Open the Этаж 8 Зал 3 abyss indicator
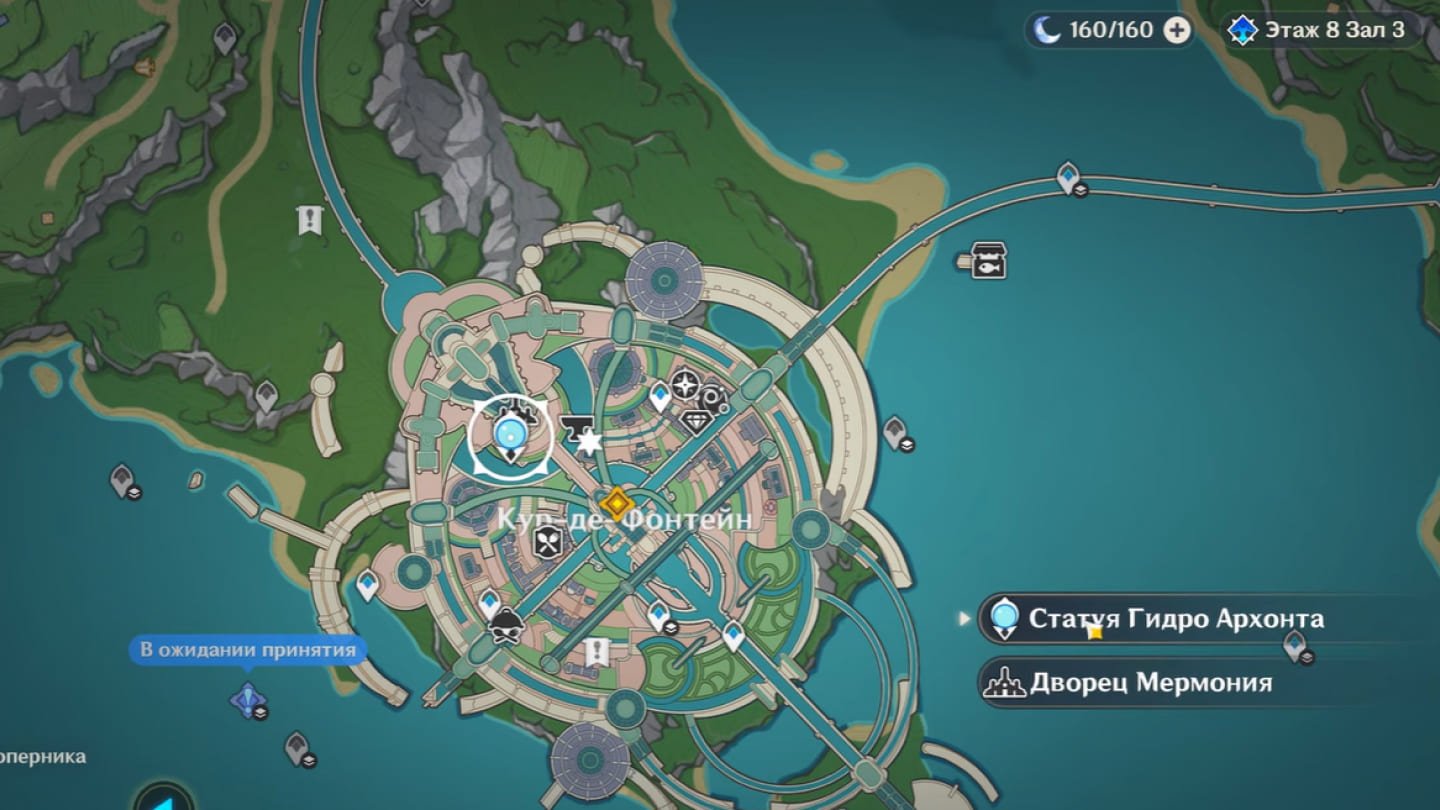Image resolution: width=1440 pixels, height=810 pixels. tap(1320, 30)
